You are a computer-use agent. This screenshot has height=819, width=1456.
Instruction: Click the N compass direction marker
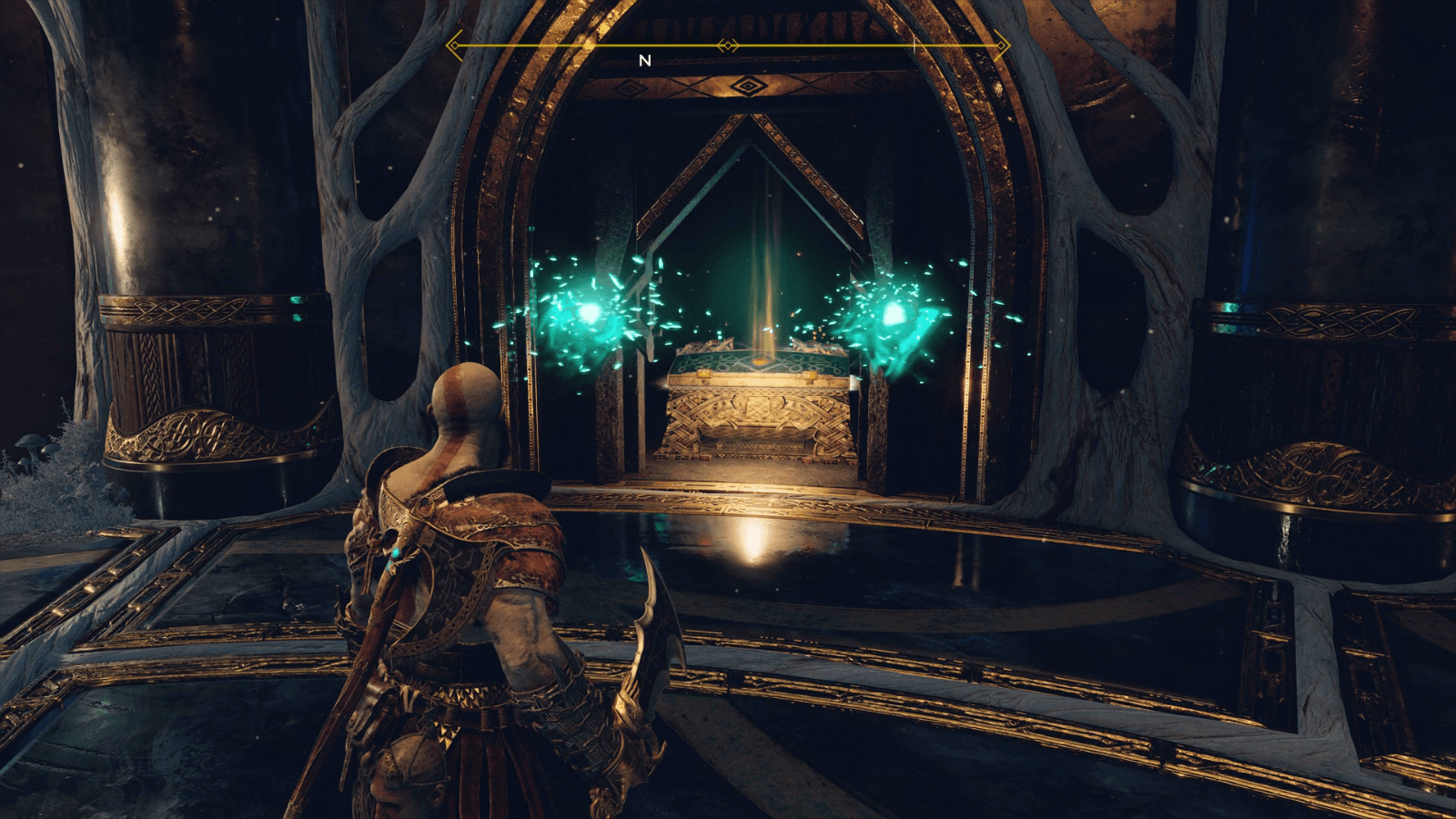(x=645, y=60)
